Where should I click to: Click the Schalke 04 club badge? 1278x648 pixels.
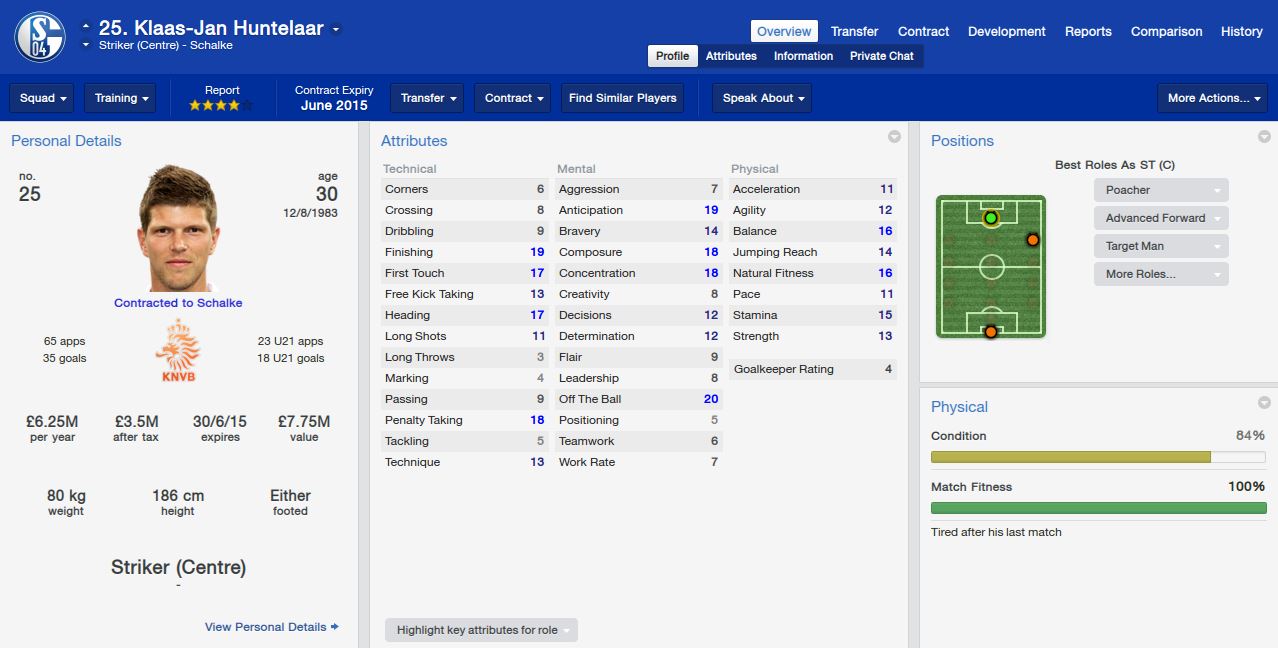pos(40,36)
